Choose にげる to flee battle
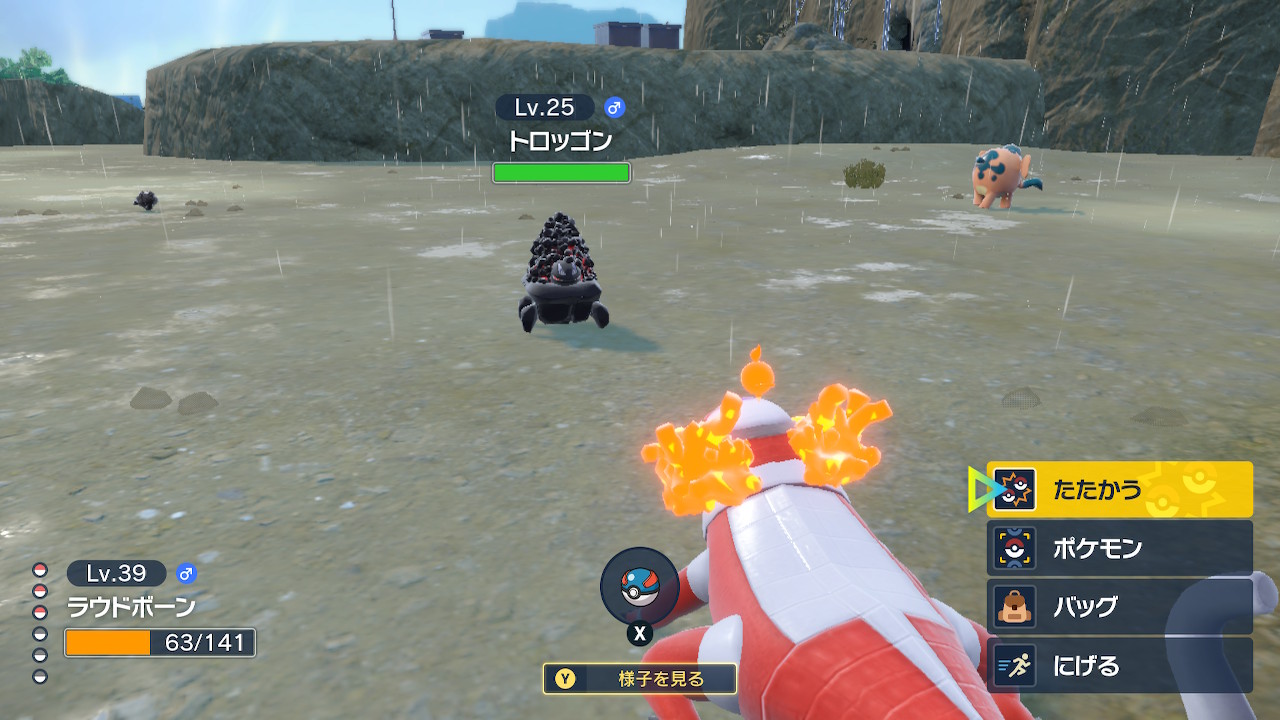 [x=1119, y=666]
